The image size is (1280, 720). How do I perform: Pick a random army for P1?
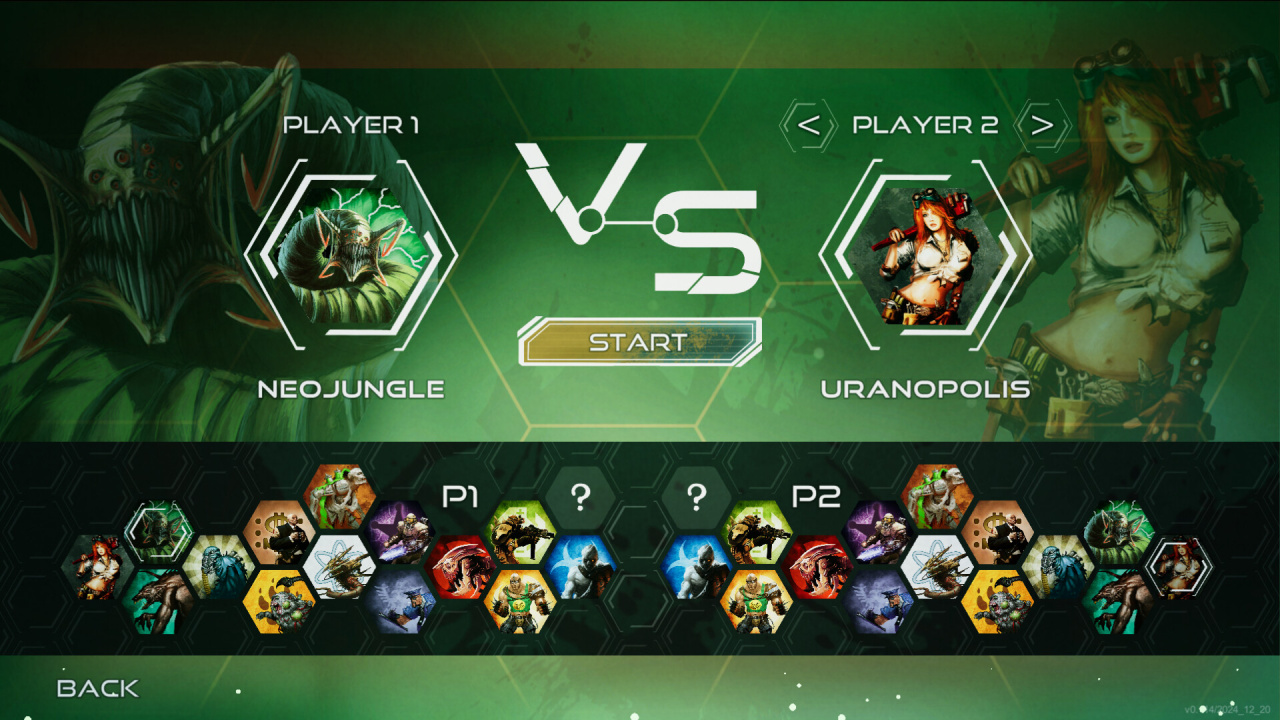point(580,496)
